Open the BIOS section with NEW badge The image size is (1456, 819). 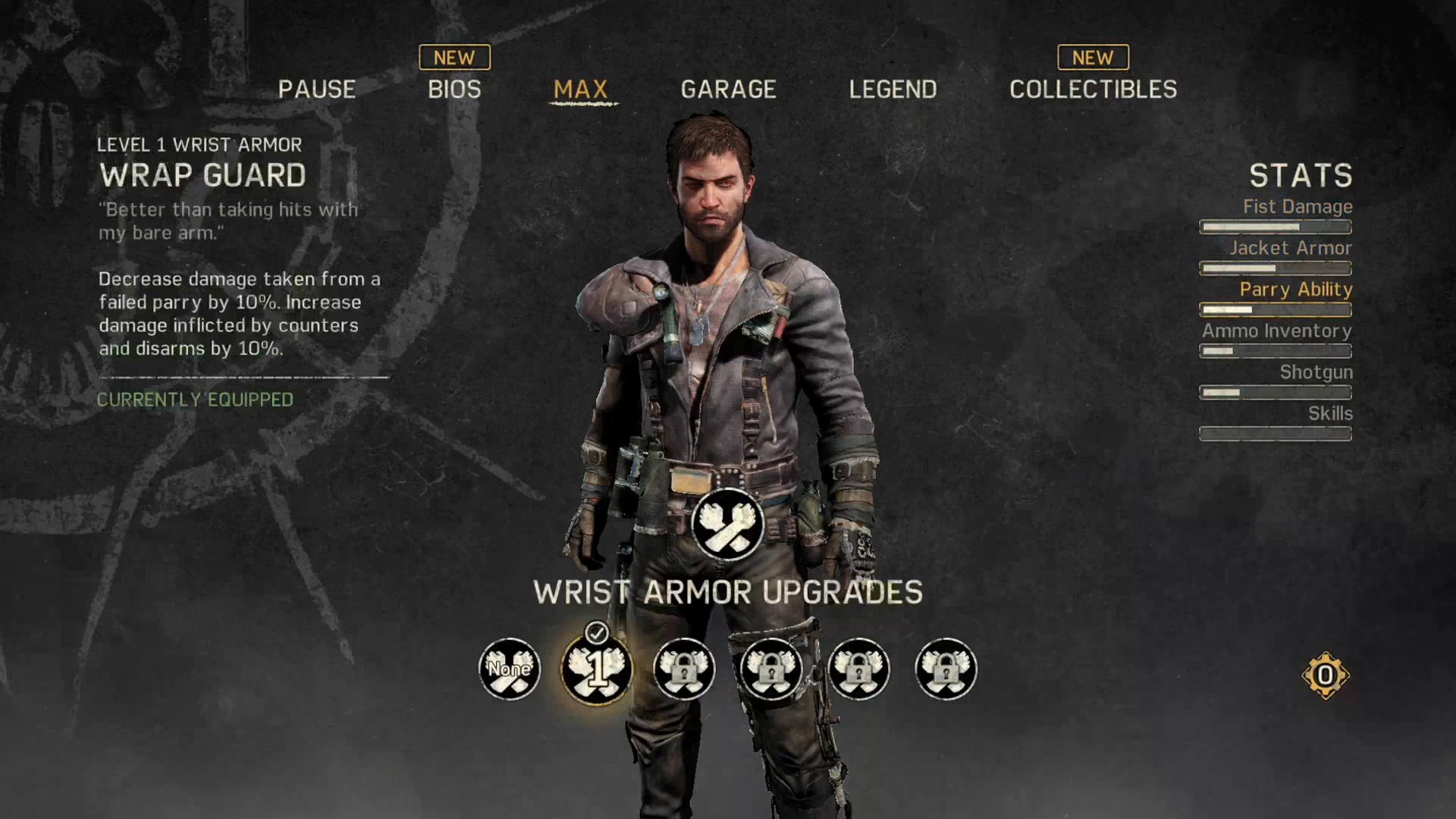[x=454, y=89]
